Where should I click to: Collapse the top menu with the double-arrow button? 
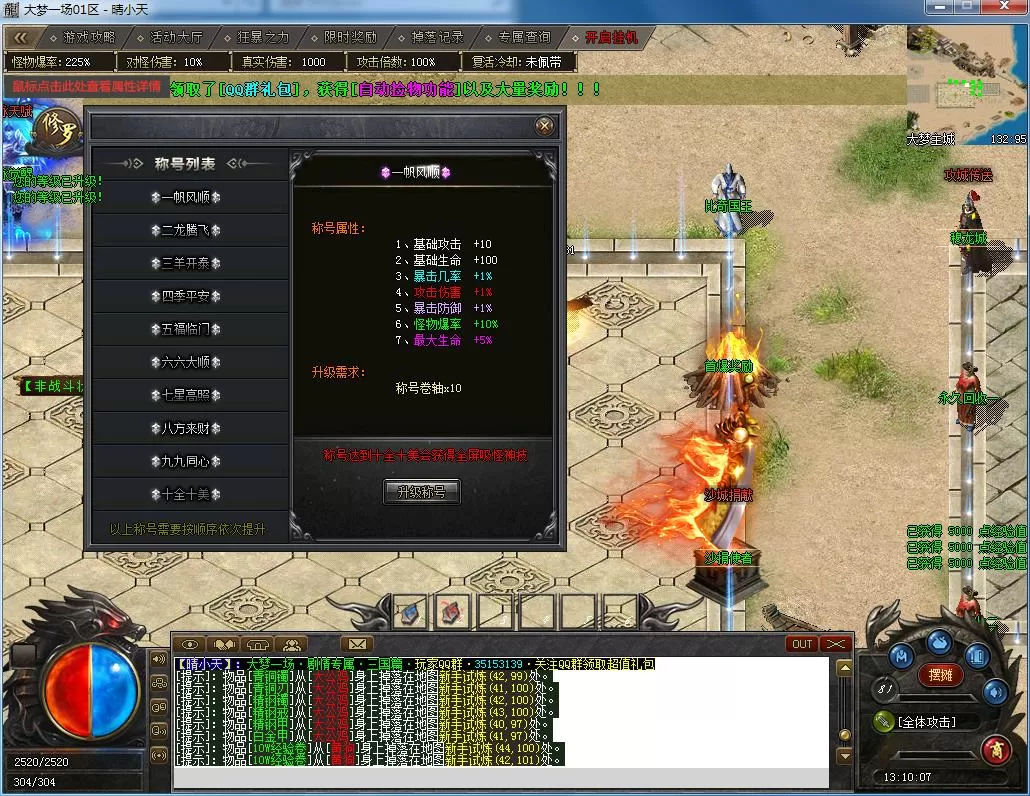(22, 37)
